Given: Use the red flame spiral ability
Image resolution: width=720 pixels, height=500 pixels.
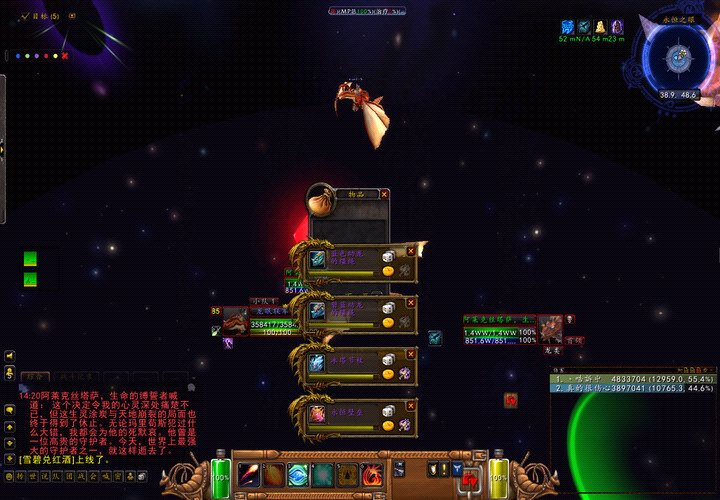Looking at the screenshot, I should 371,475.
